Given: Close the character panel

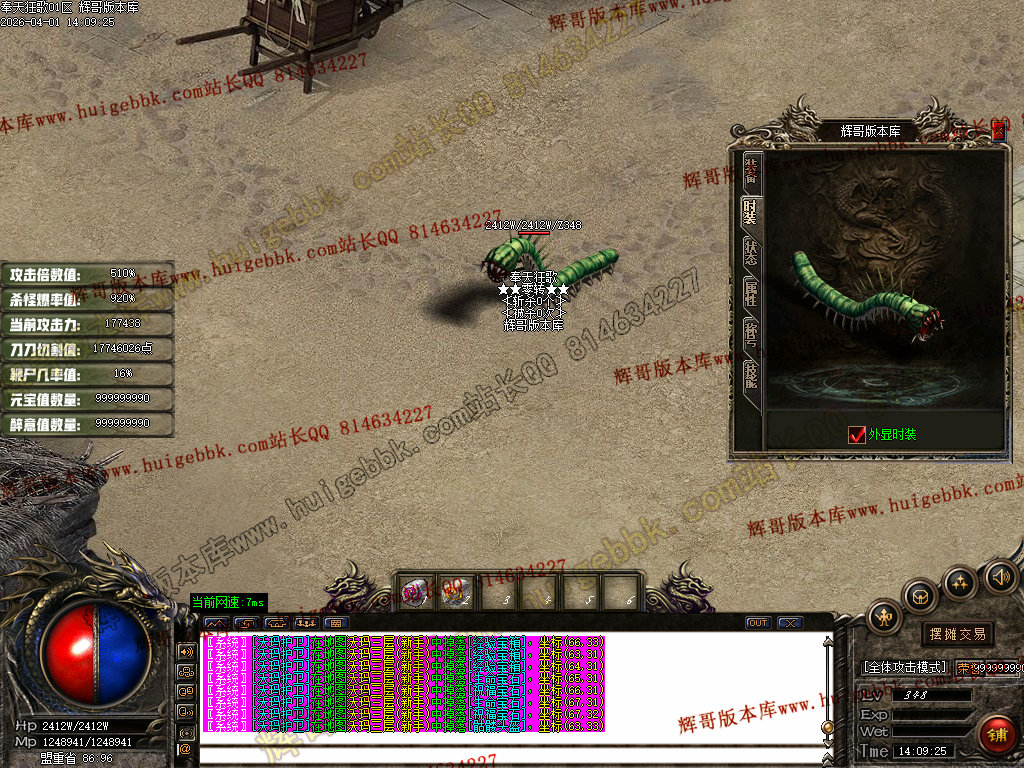Looking at the screenshot, I should (x=998, y=130).
